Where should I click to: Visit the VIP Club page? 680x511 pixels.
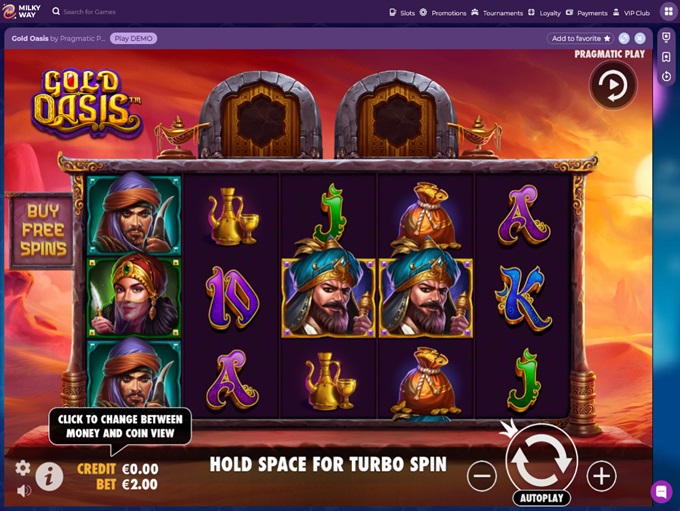click(630, 13)
